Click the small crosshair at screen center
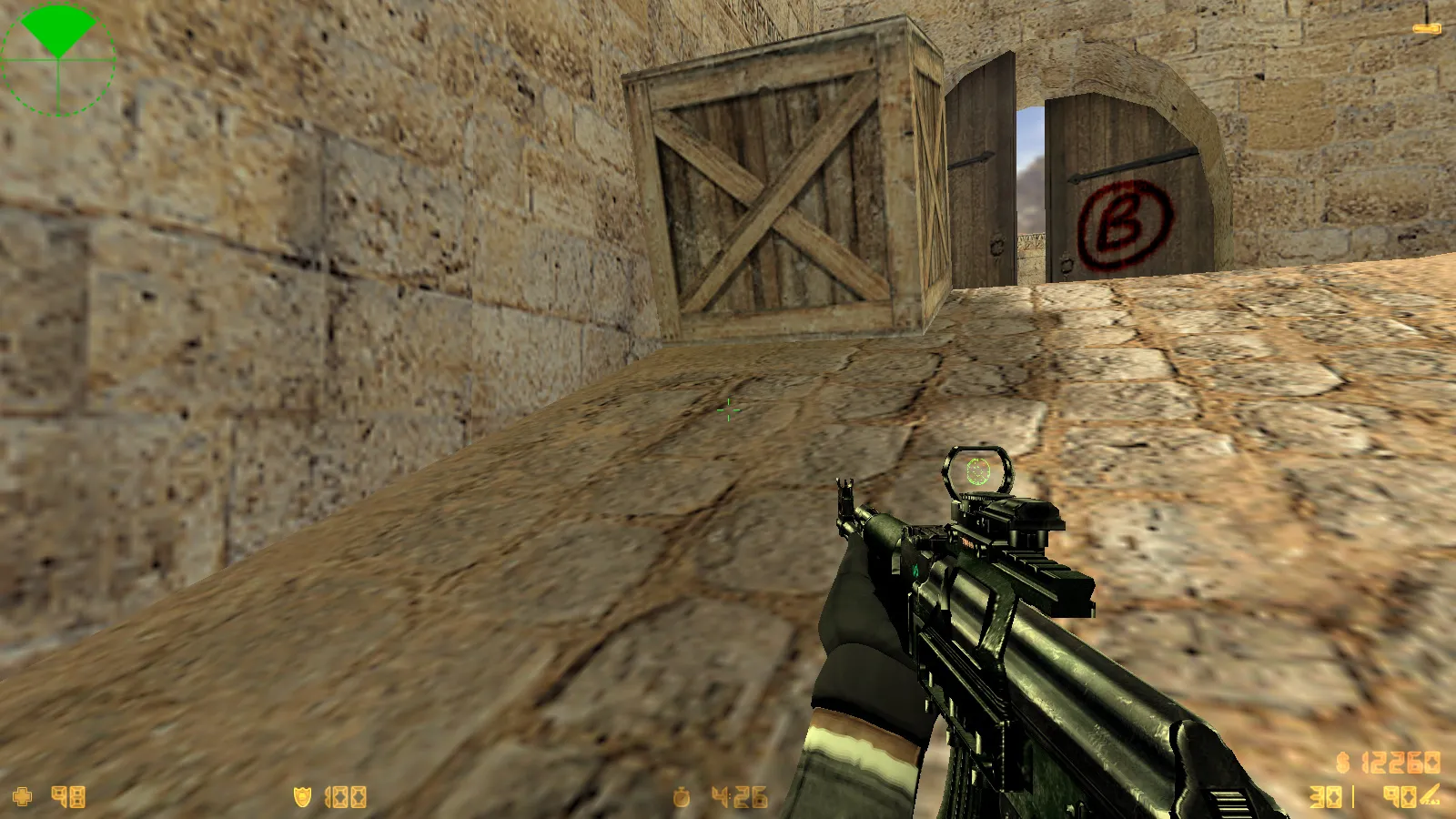 tap(728, 411)
